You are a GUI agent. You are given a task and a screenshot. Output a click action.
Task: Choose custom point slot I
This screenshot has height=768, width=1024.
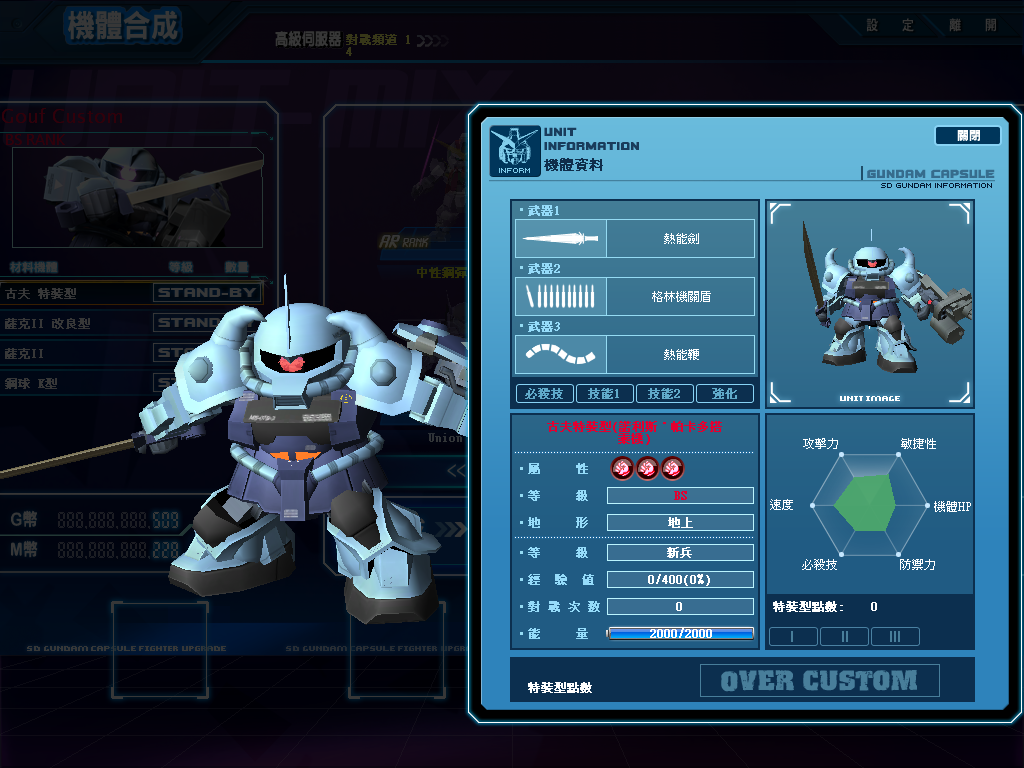pos(794,636)
